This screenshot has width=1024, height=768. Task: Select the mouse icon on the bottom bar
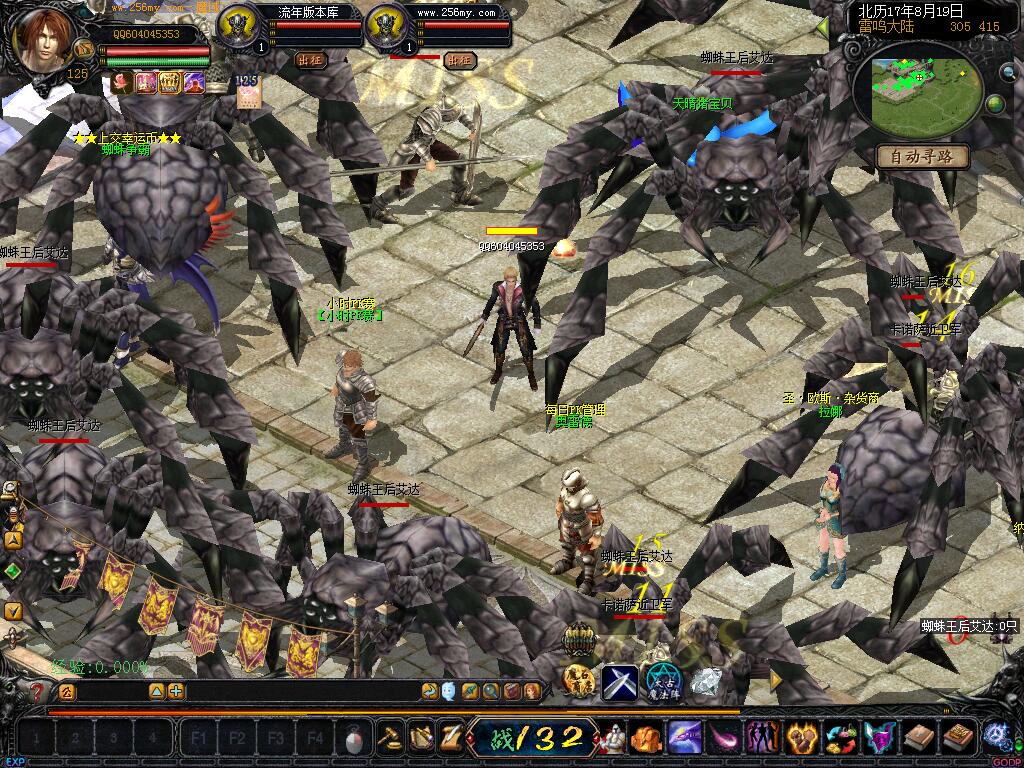point(354,739)
